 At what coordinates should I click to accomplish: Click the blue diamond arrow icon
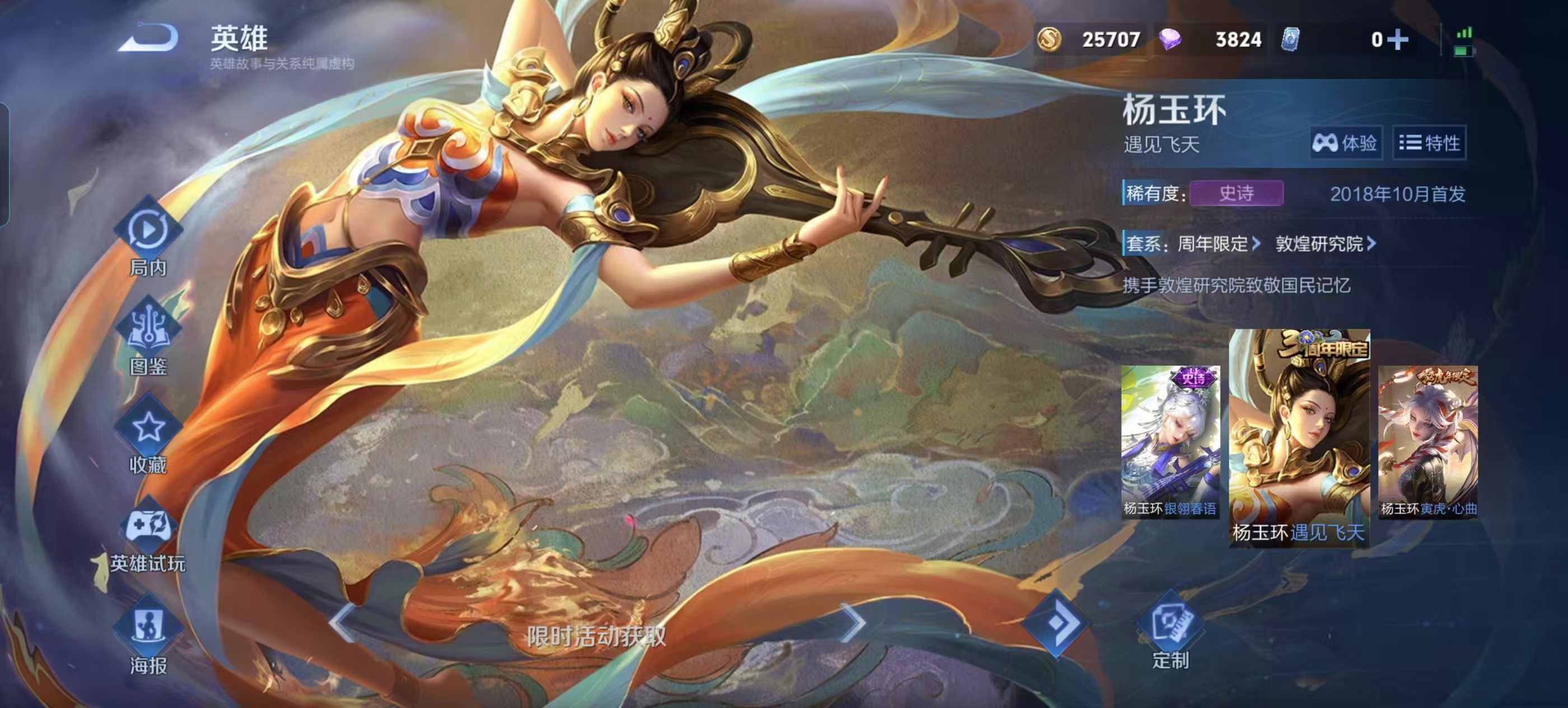tap(1056, 623)
